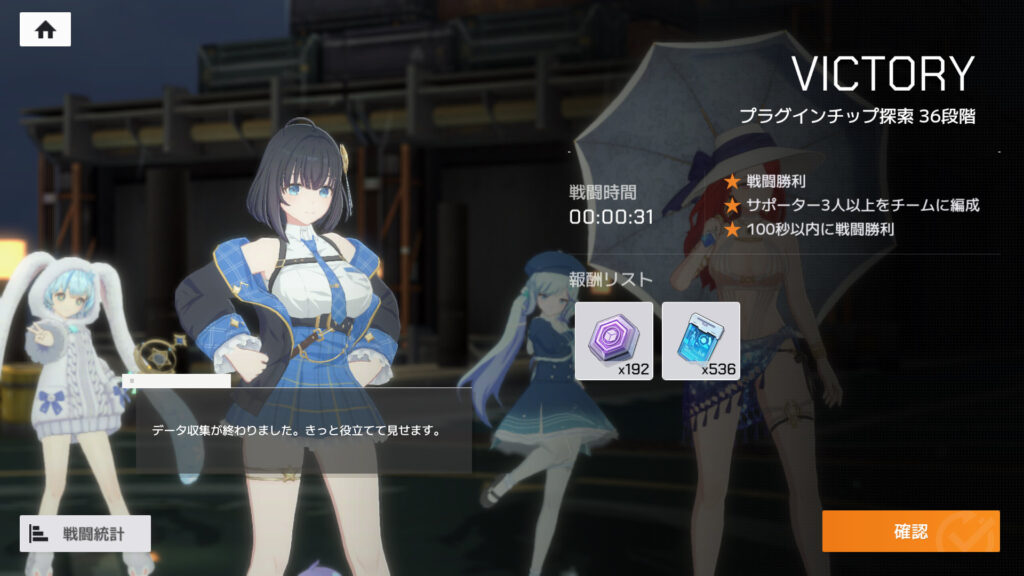Open the 戦闘統計 battle statistics
This screenshot has width=1024, height=576.
point(85,534)
